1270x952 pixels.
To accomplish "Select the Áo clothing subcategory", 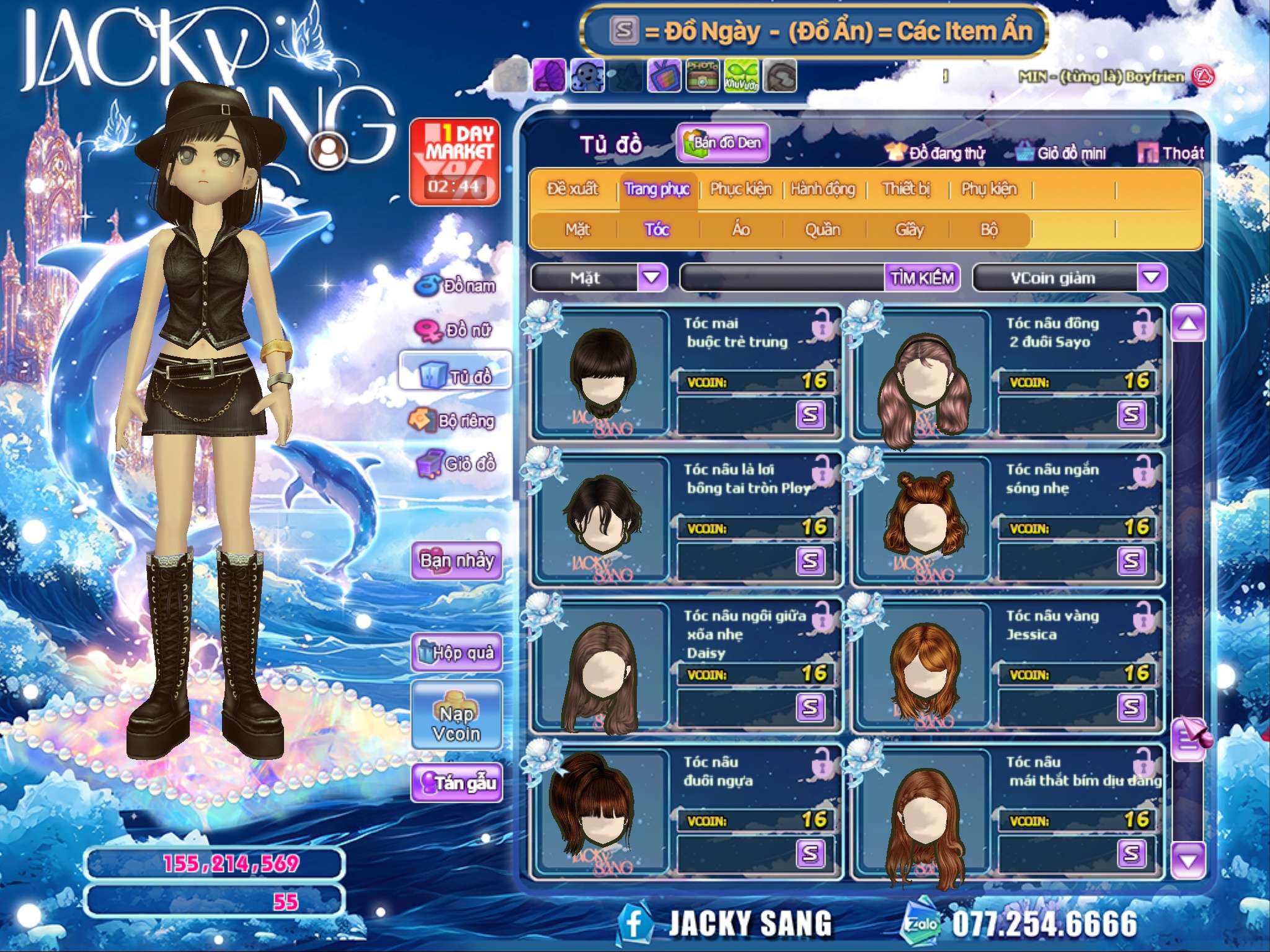I will pyautogui.click(x=741, y=230).
